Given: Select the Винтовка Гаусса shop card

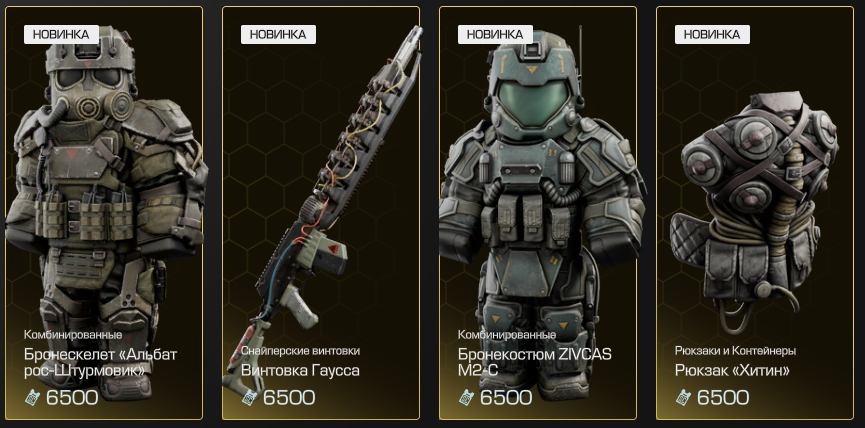Looking at the screenshot, I should 321,212.
